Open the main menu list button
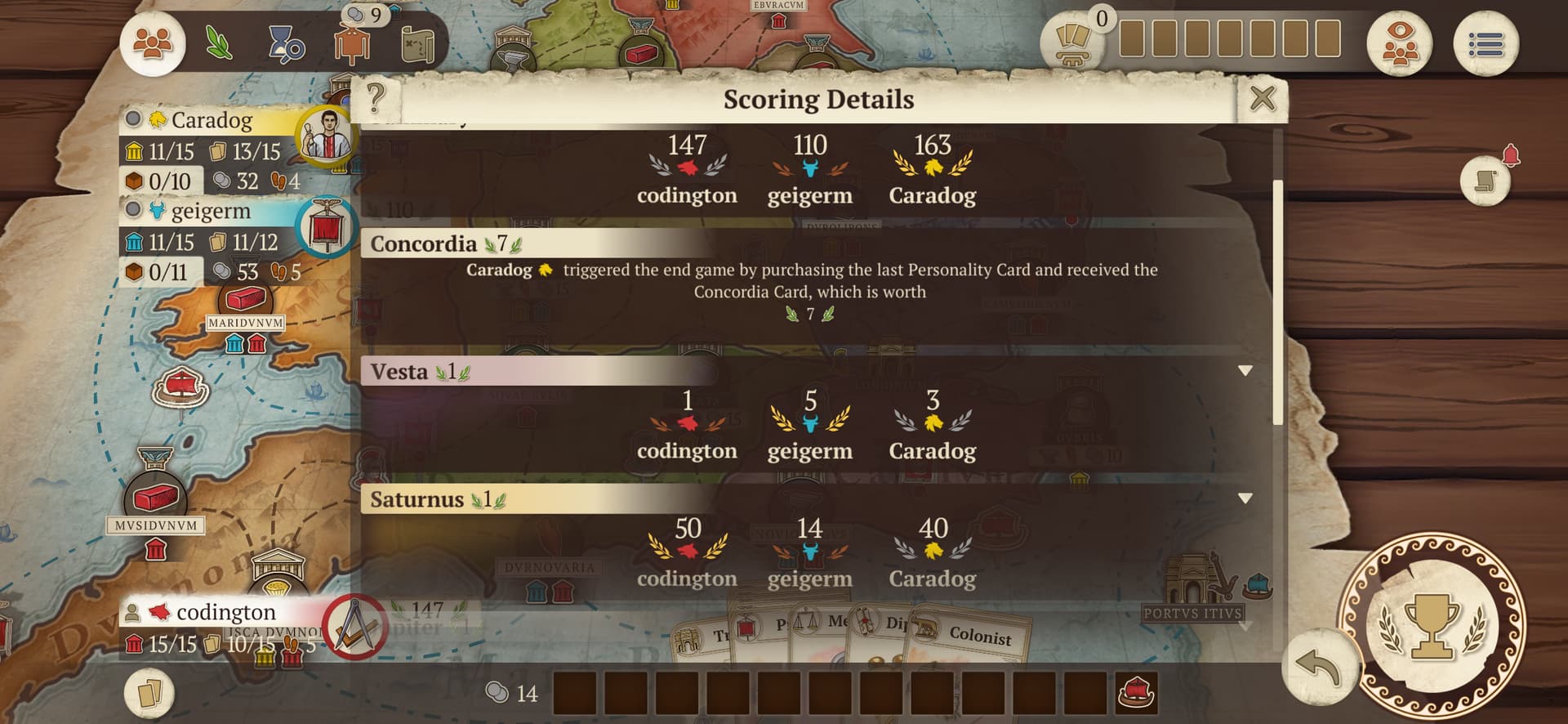The height and width of the screenshot is (724, 1568). [1486, 43]
